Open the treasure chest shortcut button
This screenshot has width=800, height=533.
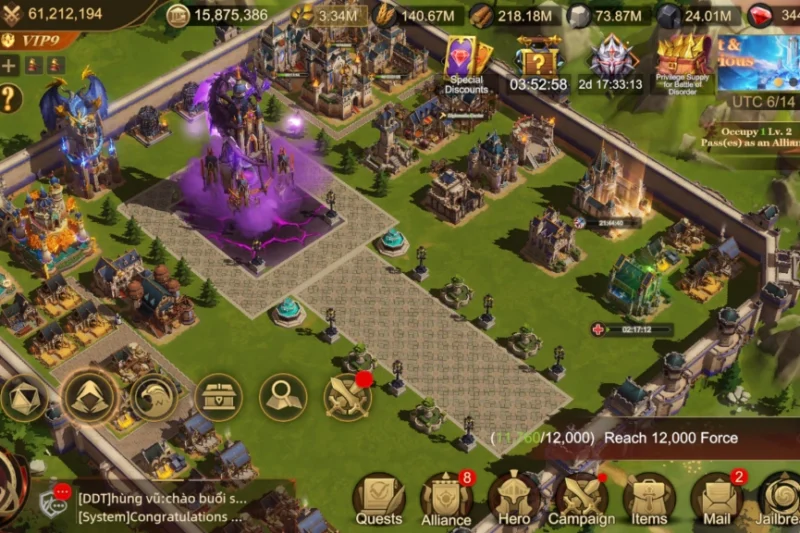point(218,397)
